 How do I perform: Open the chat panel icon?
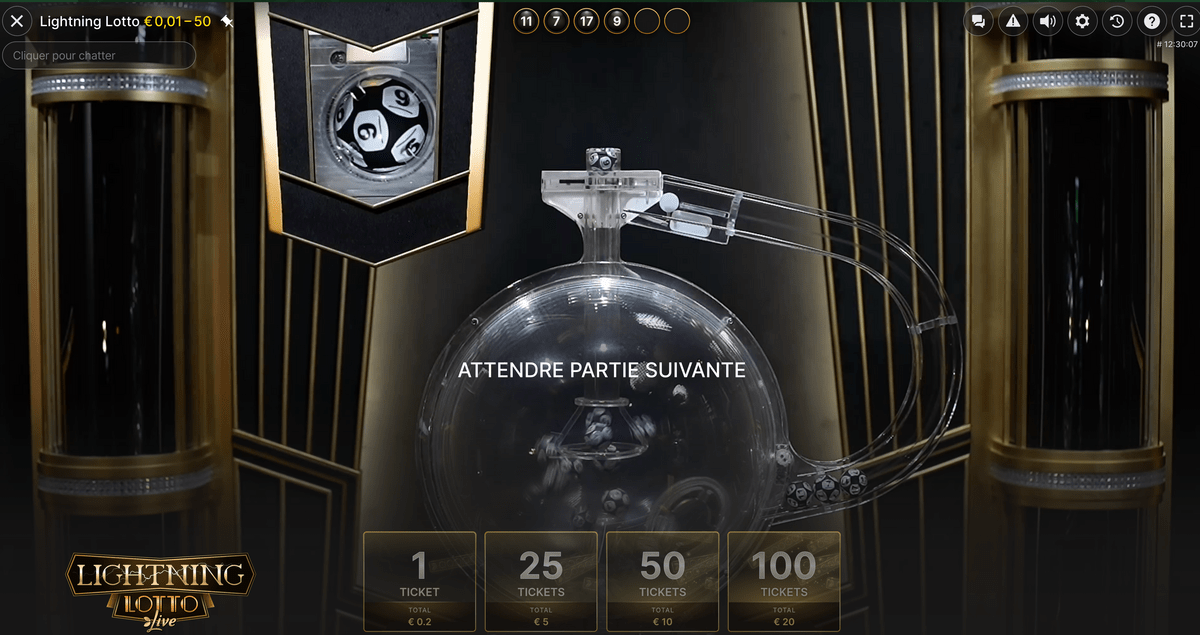pyautogui.click(x=978, y=21)
